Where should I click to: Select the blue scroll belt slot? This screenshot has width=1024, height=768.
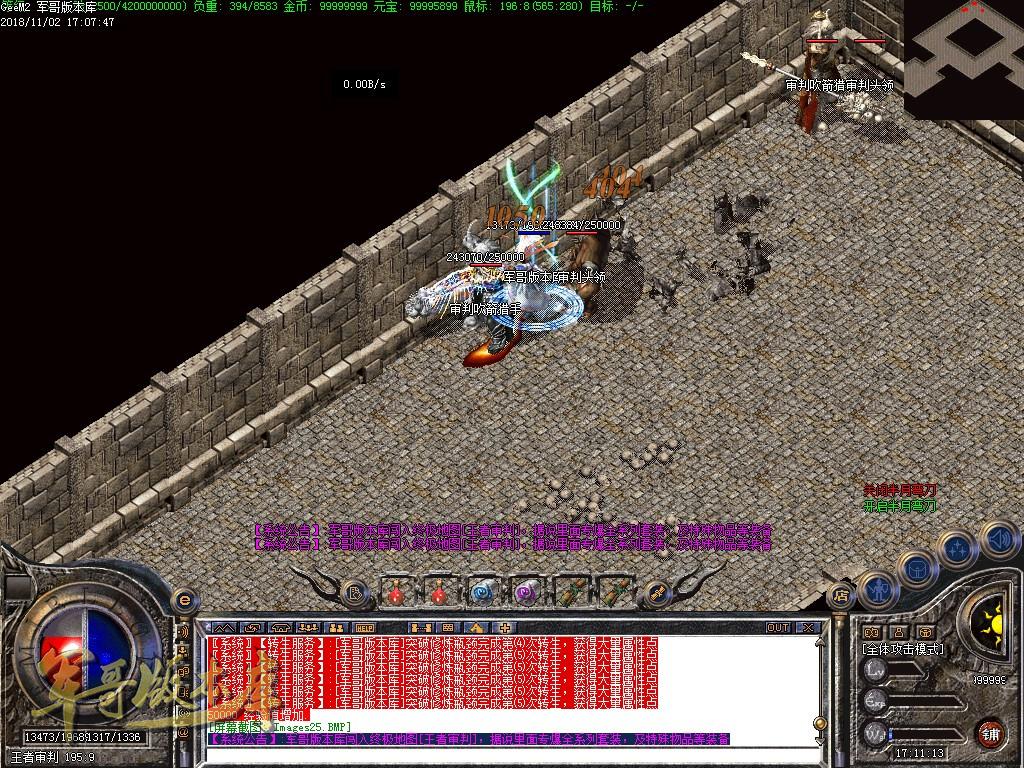tap(483, 592)
